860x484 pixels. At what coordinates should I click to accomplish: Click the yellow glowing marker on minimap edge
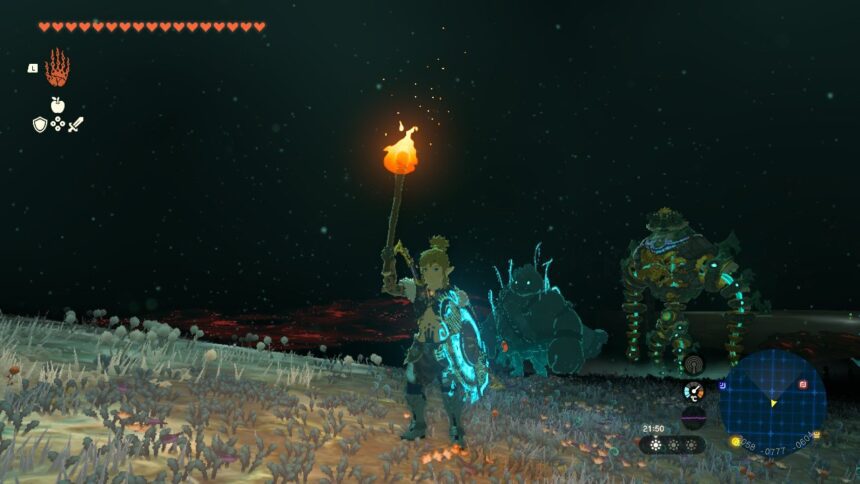click(735, 441)
